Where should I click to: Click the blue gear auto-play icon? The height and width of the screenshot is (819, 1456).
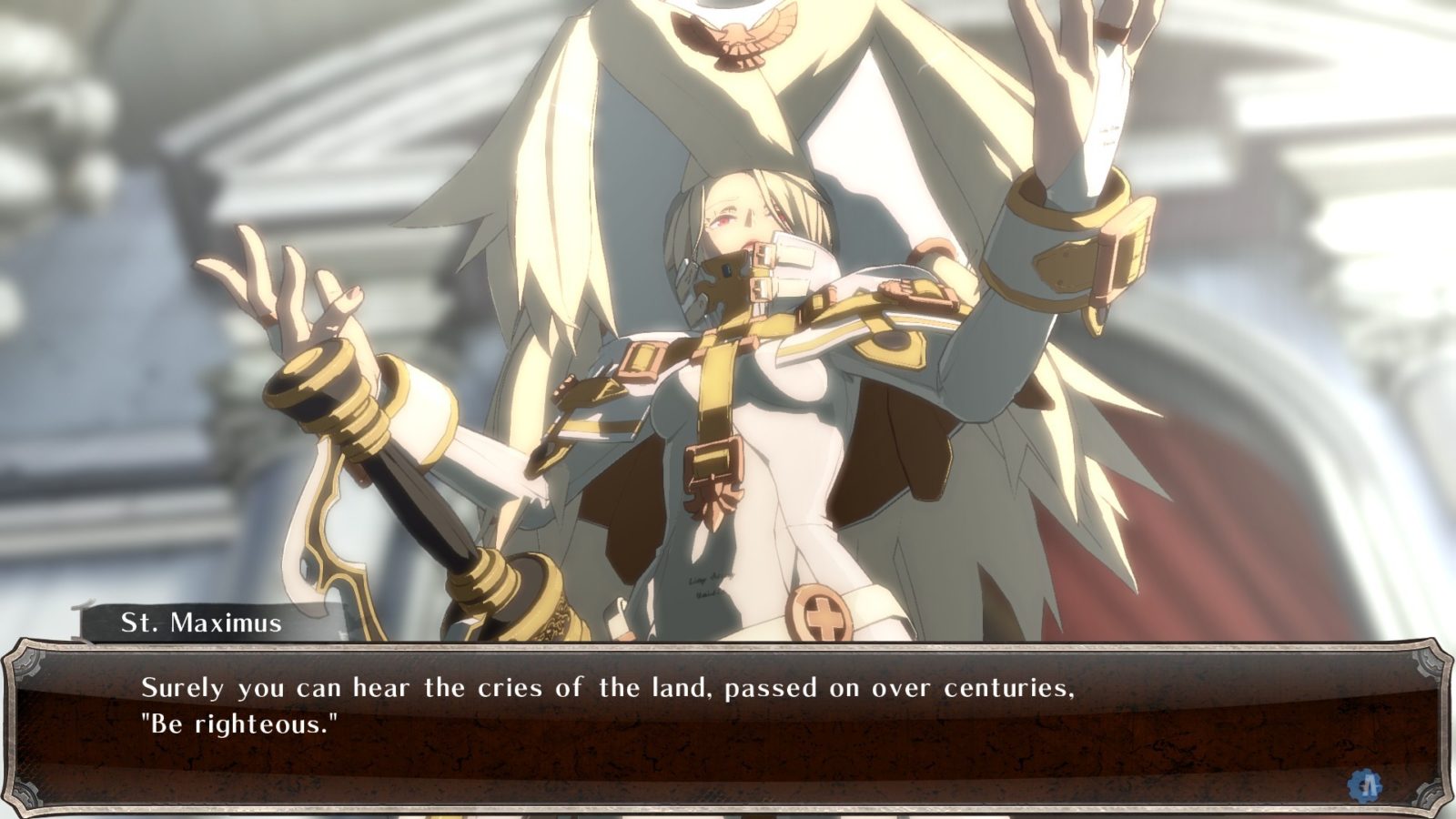tap(1365, 784)
